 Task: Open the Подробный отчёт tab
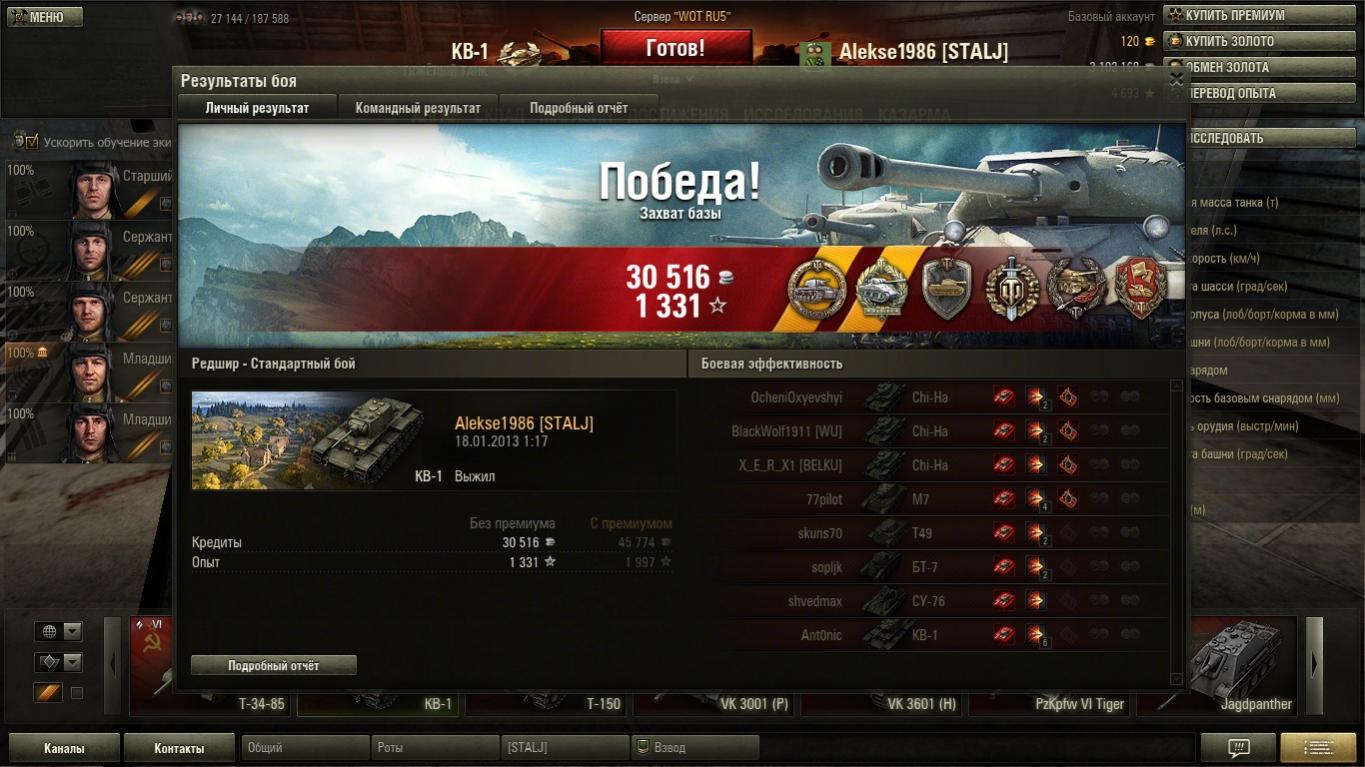coord(578,108)
